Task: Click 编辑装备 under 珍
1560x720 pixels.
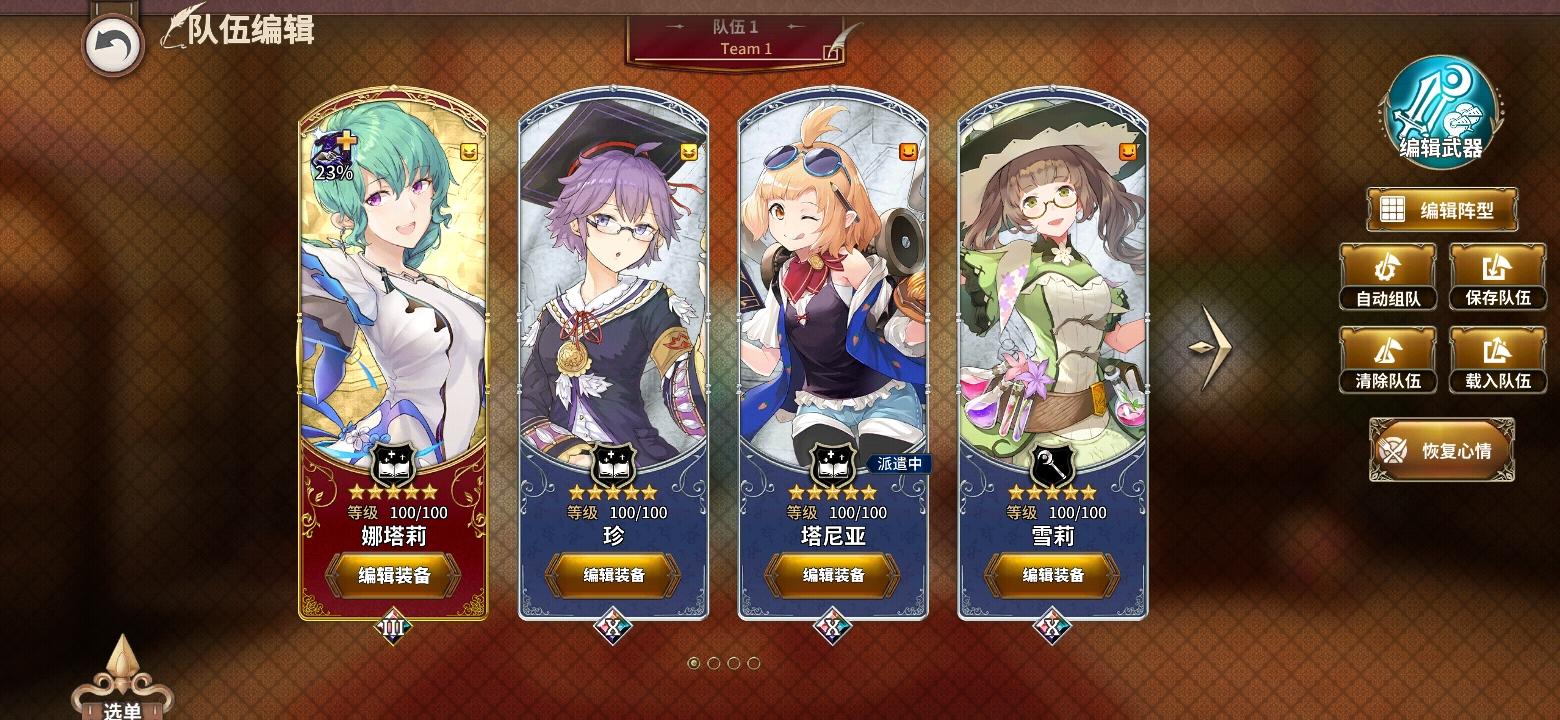Action: tap(613, 577)
